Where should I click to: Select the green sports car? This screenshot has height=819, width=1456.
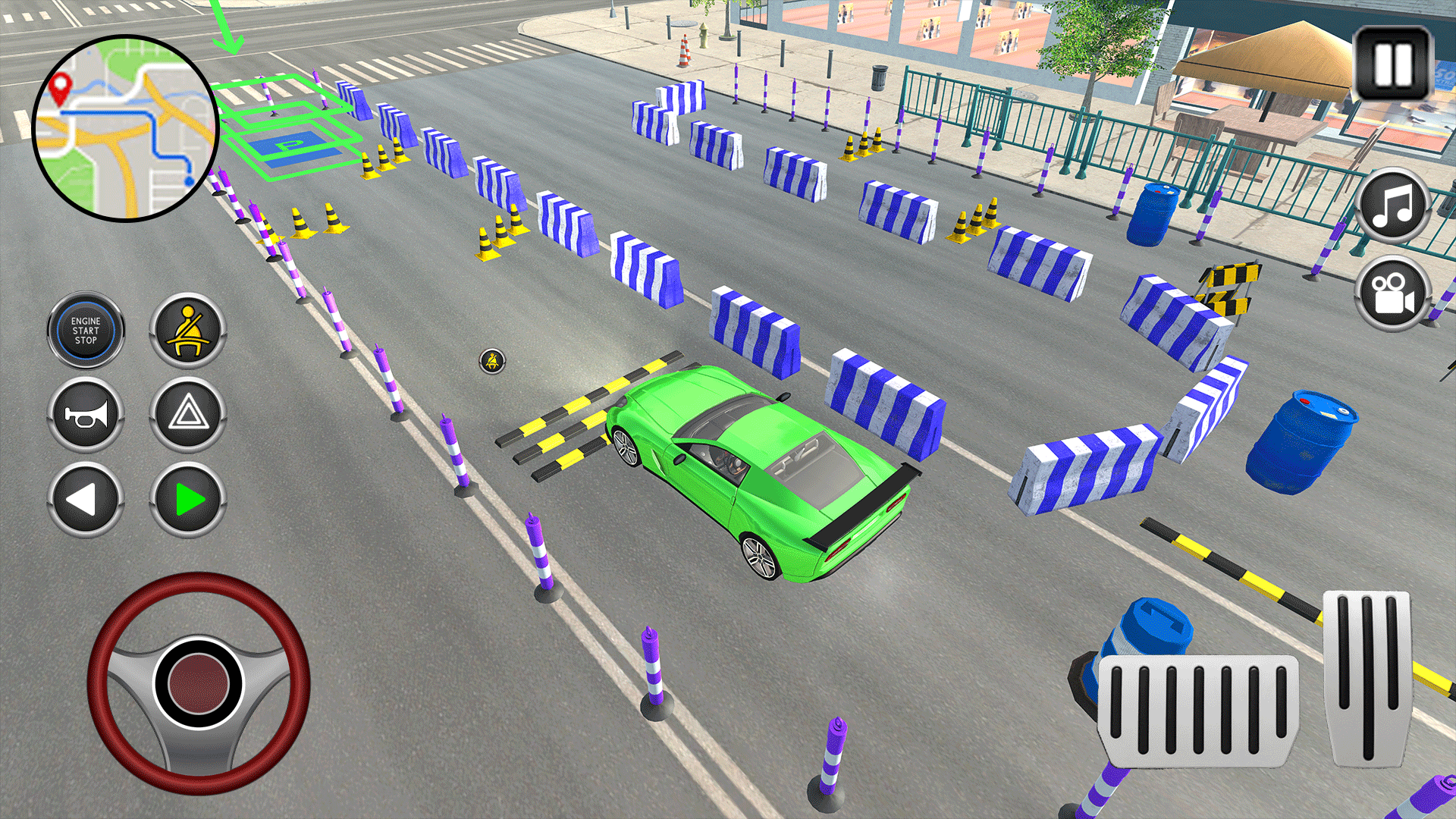[x=758, y=470]
